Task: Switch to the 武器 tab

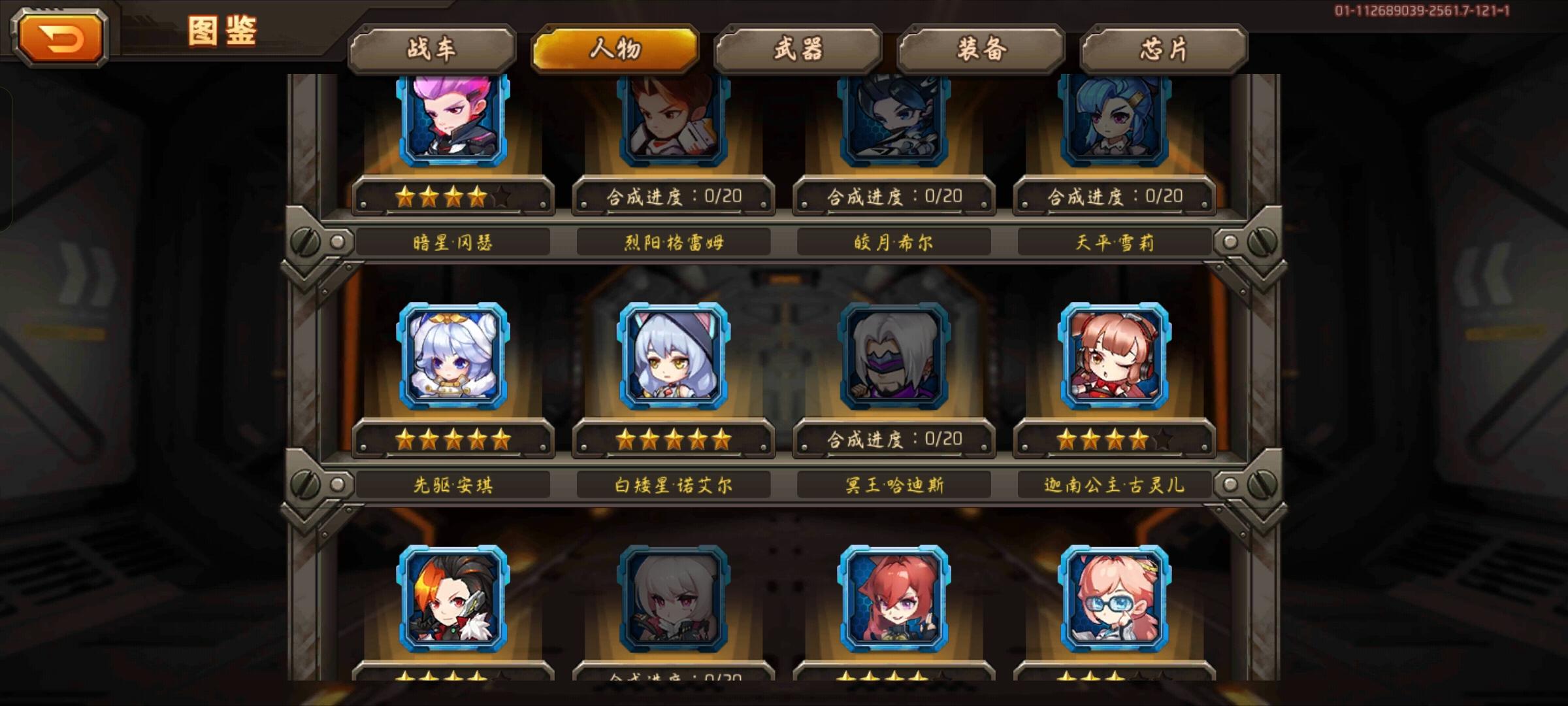Action: (x=798, y=49)
